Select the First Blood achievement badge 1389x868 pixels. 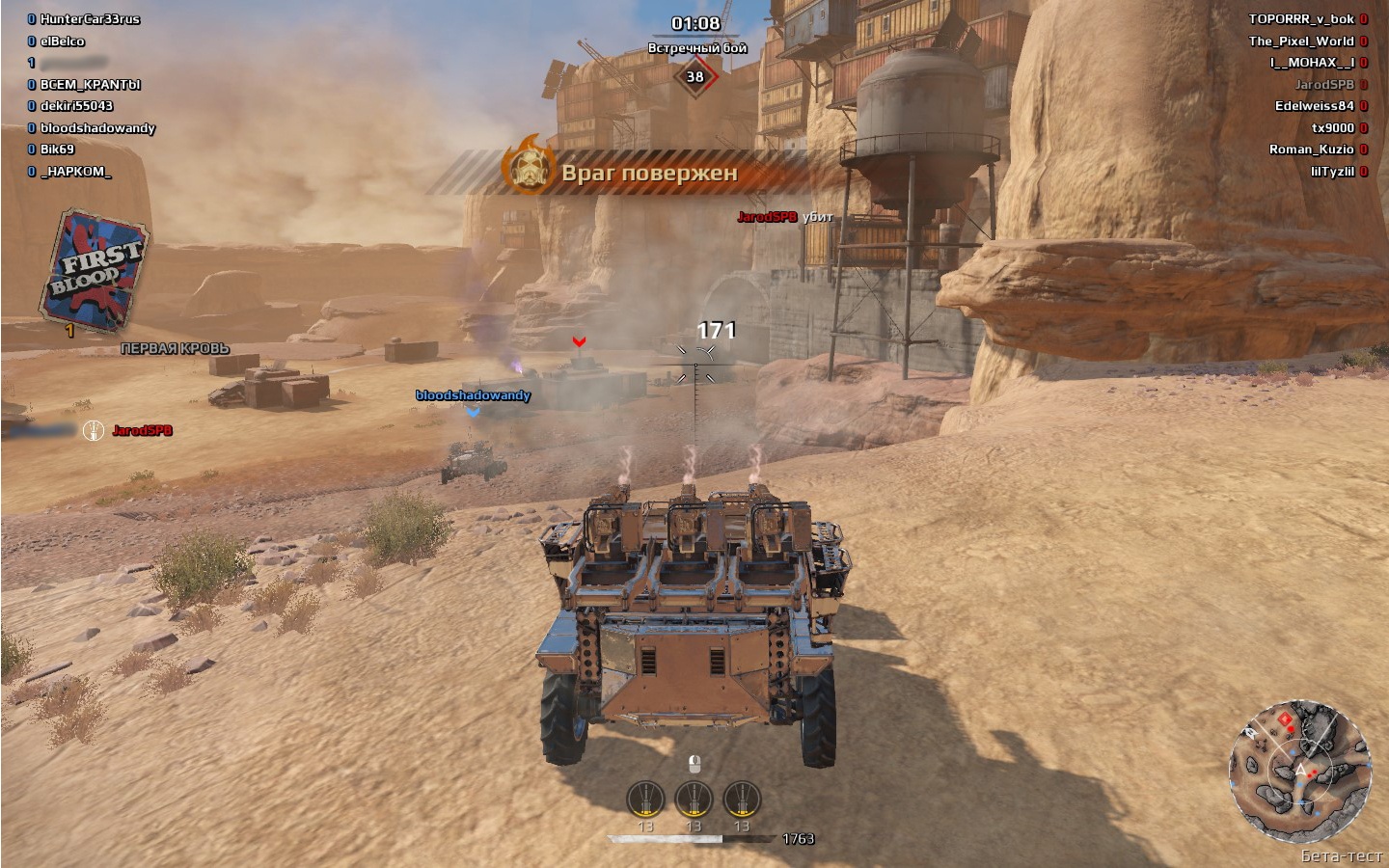[x=95, y=272]
